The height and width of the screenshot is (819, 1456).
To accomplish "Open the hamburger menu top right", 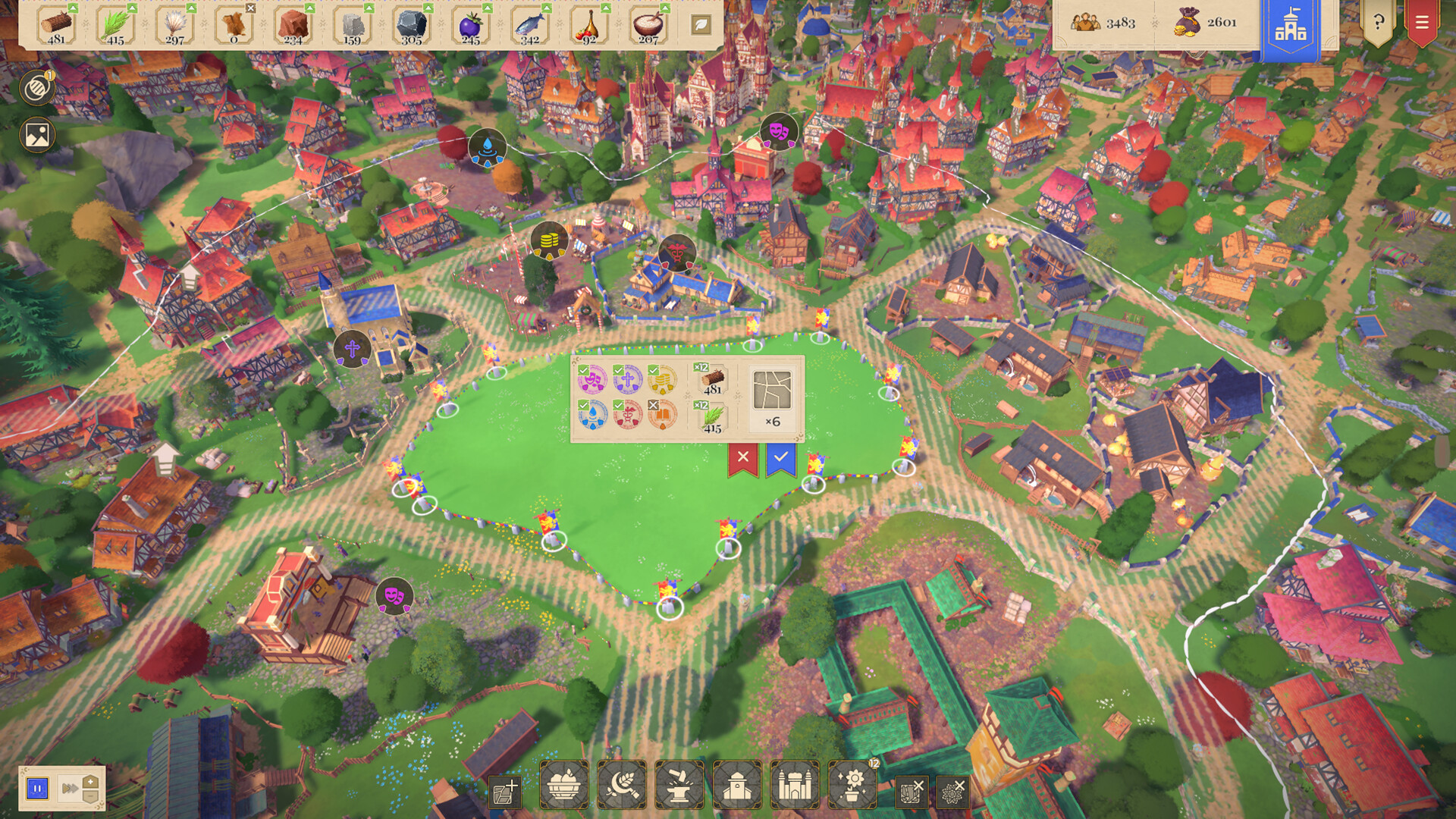I will click(x=1423, y=23).
